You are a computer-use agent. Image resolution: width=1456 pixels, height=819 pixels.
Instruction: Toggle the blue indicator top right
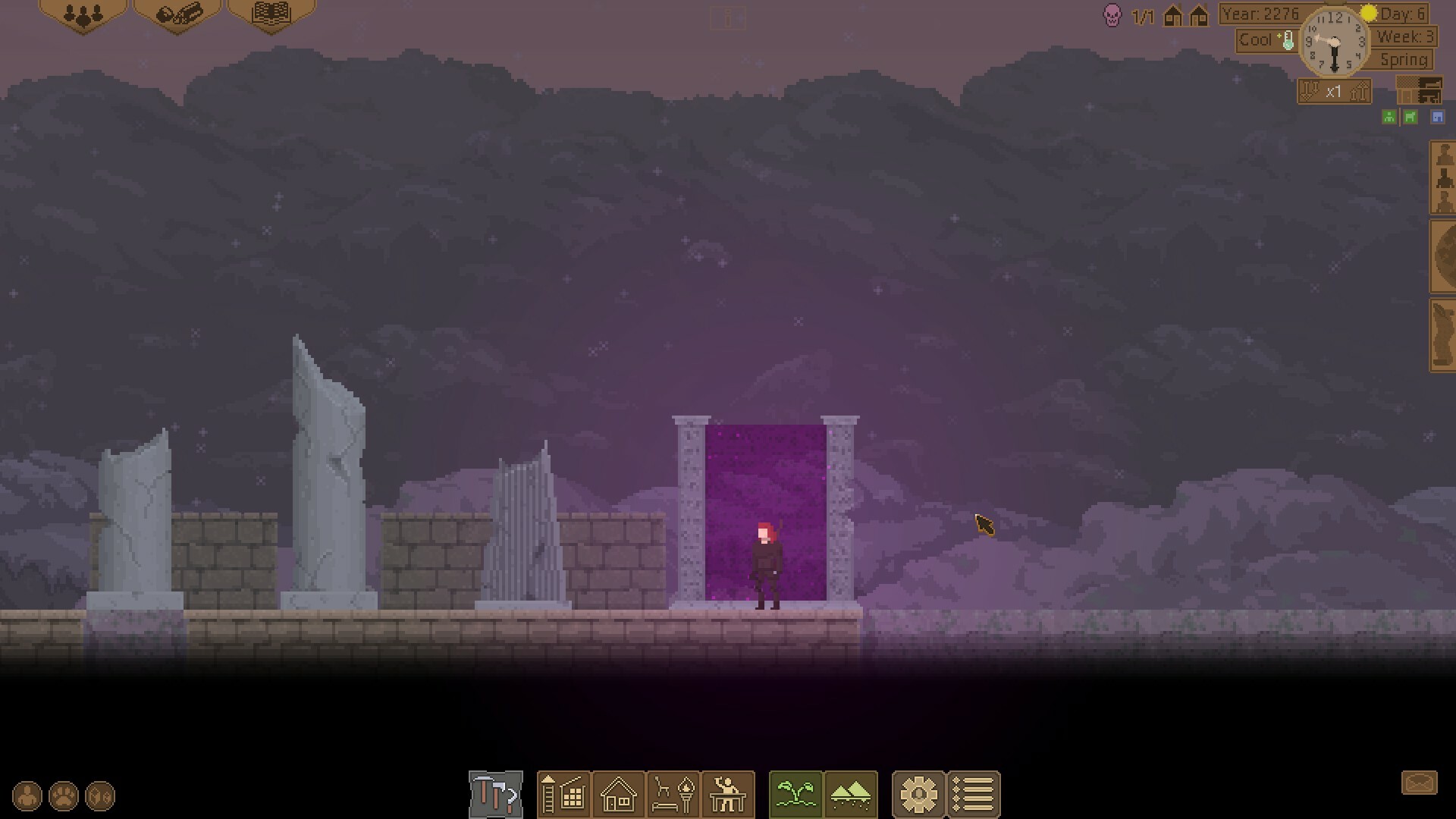[x=1437, y=117]
